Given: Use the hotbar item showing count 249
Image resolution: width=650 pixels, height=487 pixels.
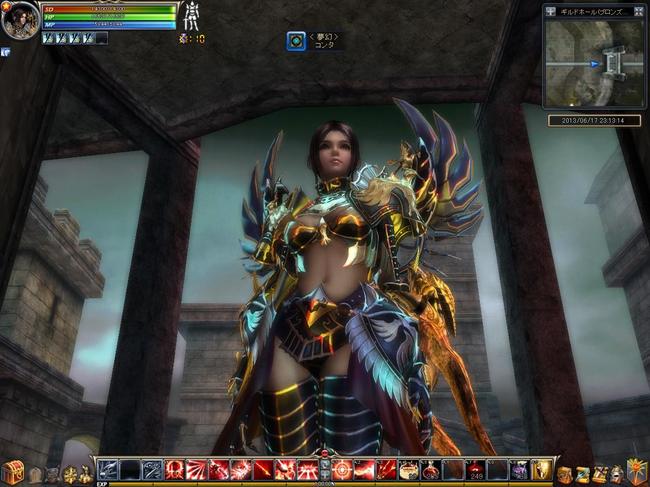Looking at the screenshot, I should [x=475, y=469].
